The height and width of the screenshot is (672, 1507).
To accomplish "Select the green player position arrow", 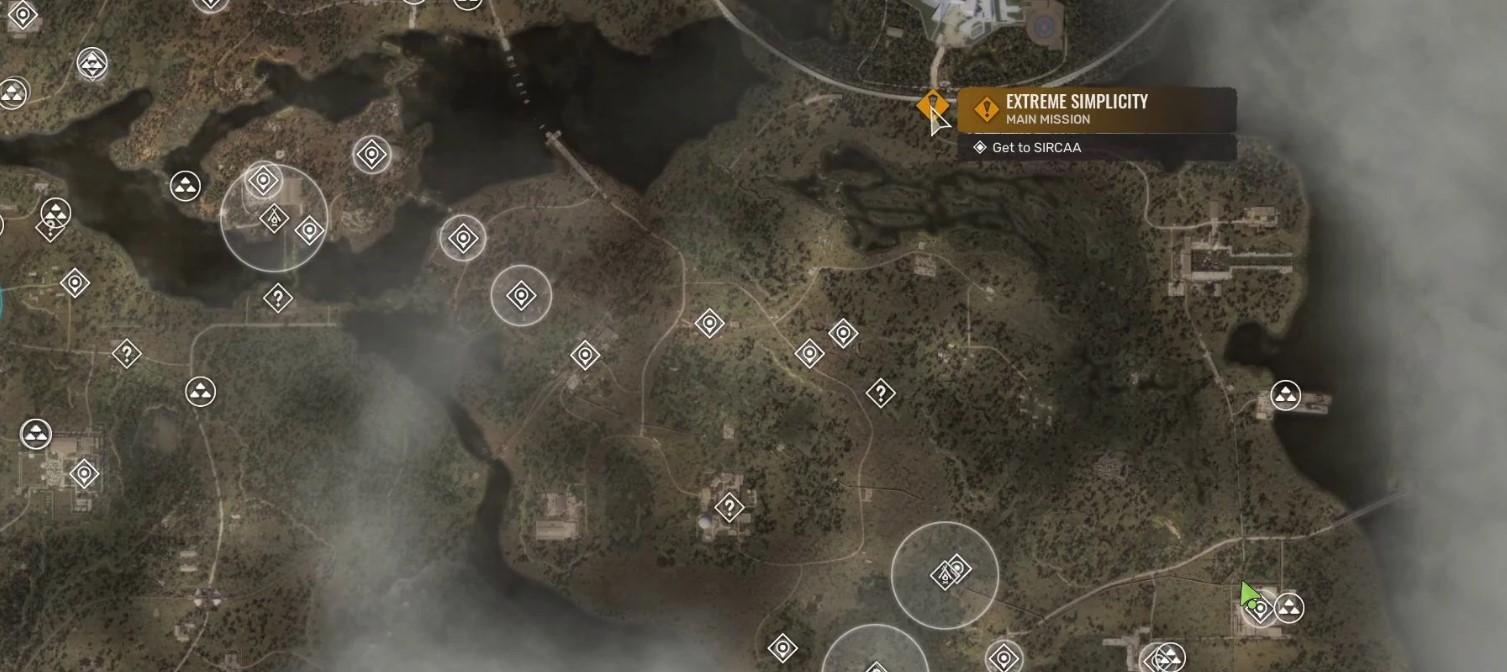I will pos(1247,594).
